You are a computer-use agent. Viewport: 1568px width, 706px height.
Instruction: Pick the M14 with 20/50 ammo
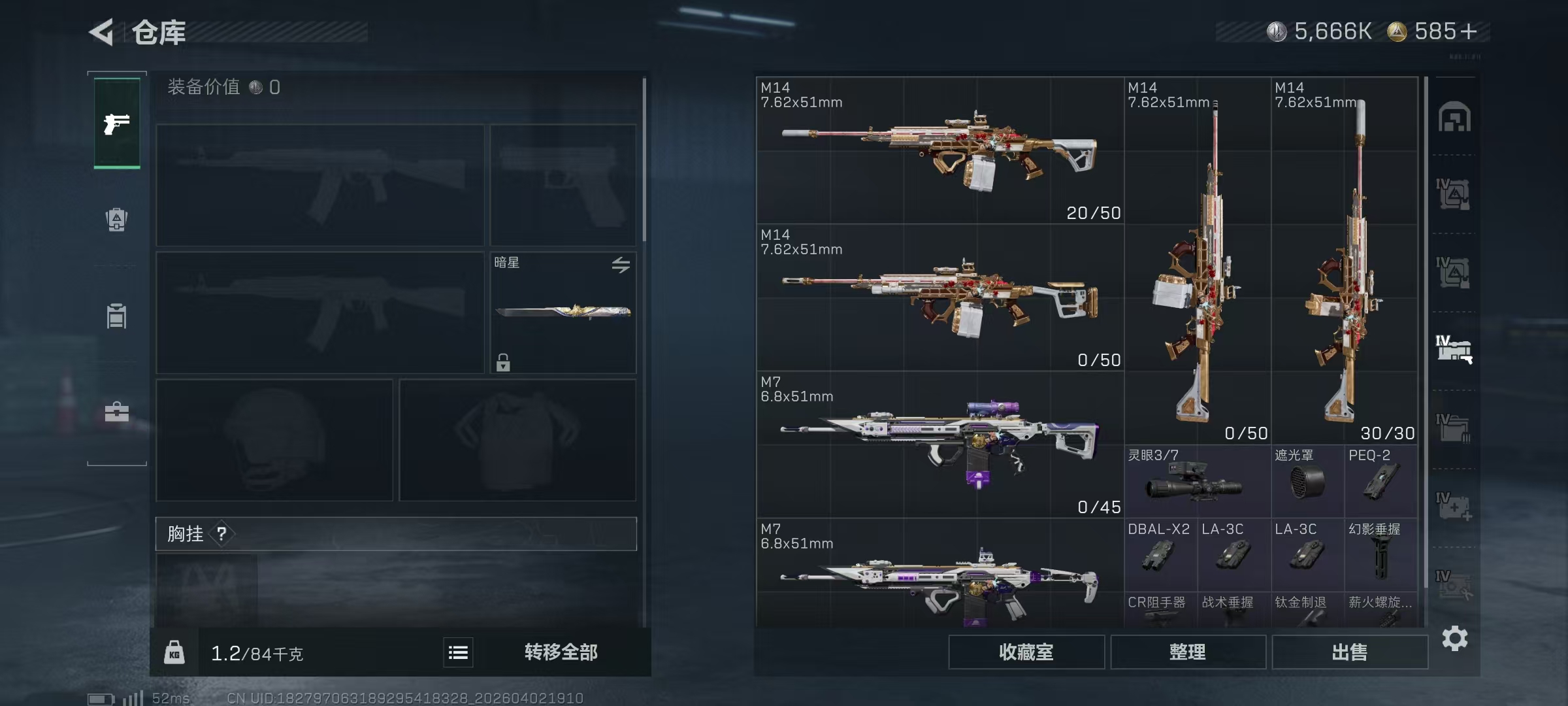point(939,151)
